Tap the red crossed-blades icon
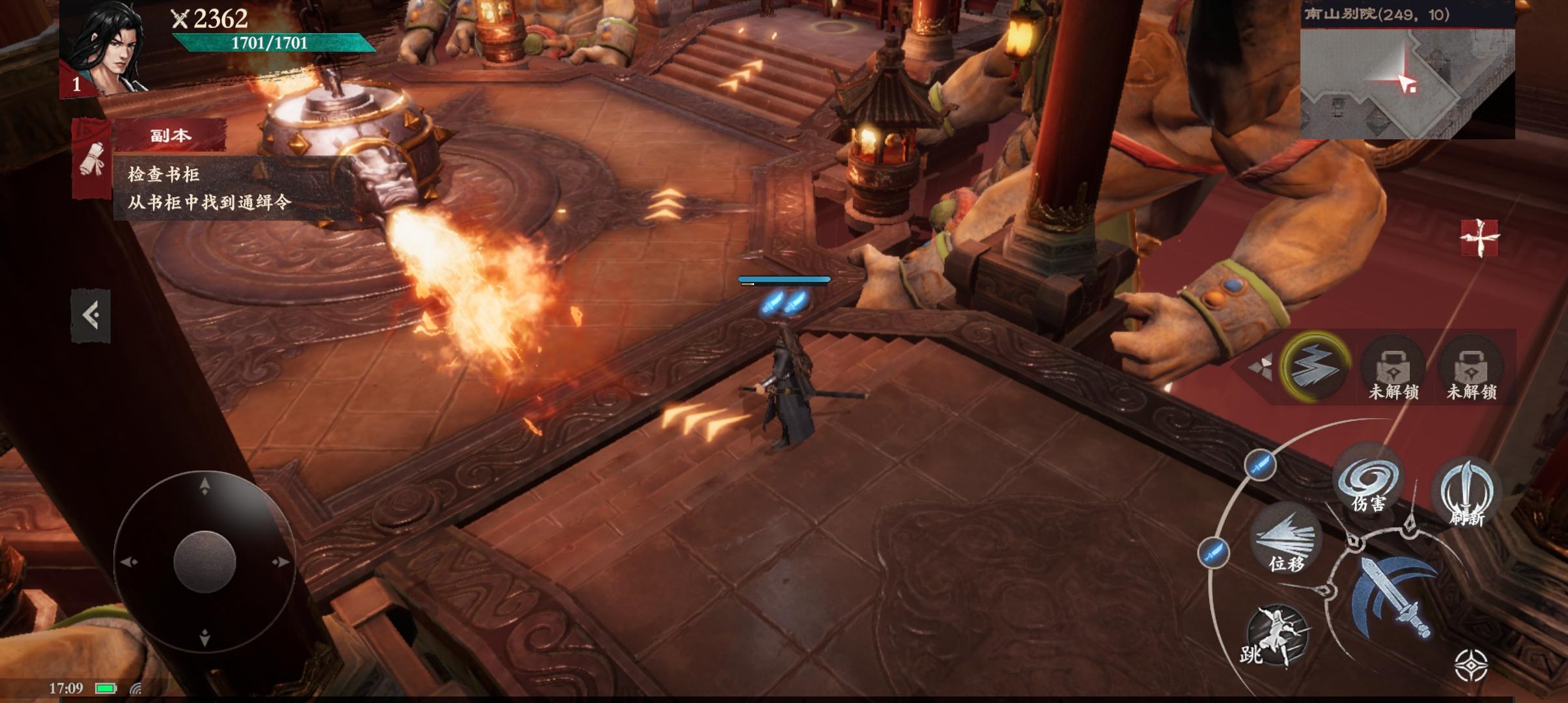This screenshot has height=703, width=1568. (x=1479, y=238)
